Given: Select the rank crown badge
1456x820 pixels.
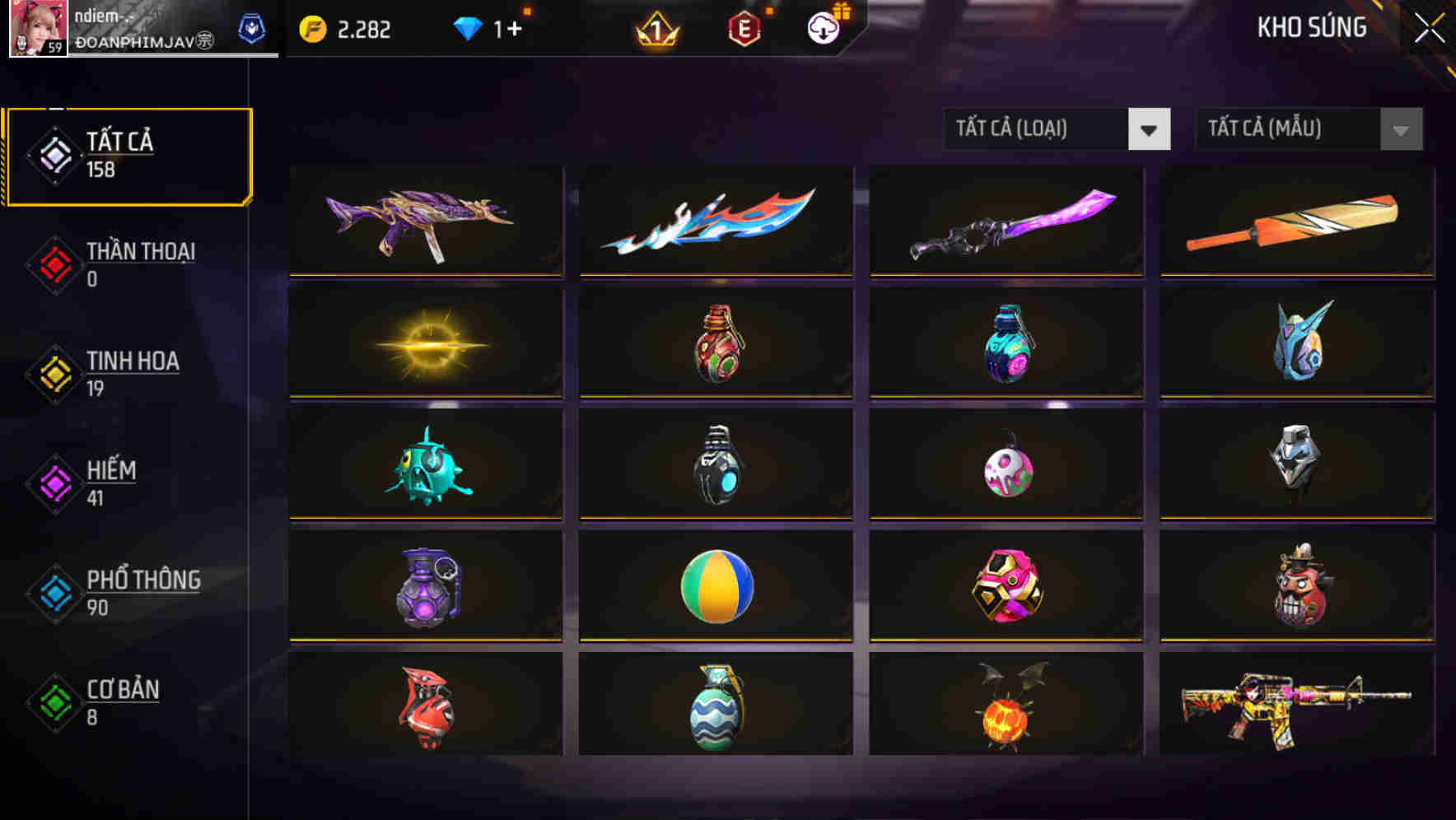Looking at the screenshot, I should tap(655, 31).
